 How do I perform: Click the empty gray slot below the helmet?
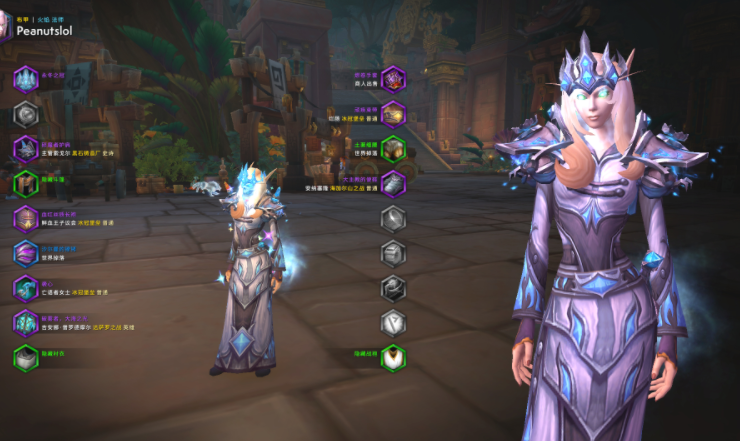(x=26, y=114)
